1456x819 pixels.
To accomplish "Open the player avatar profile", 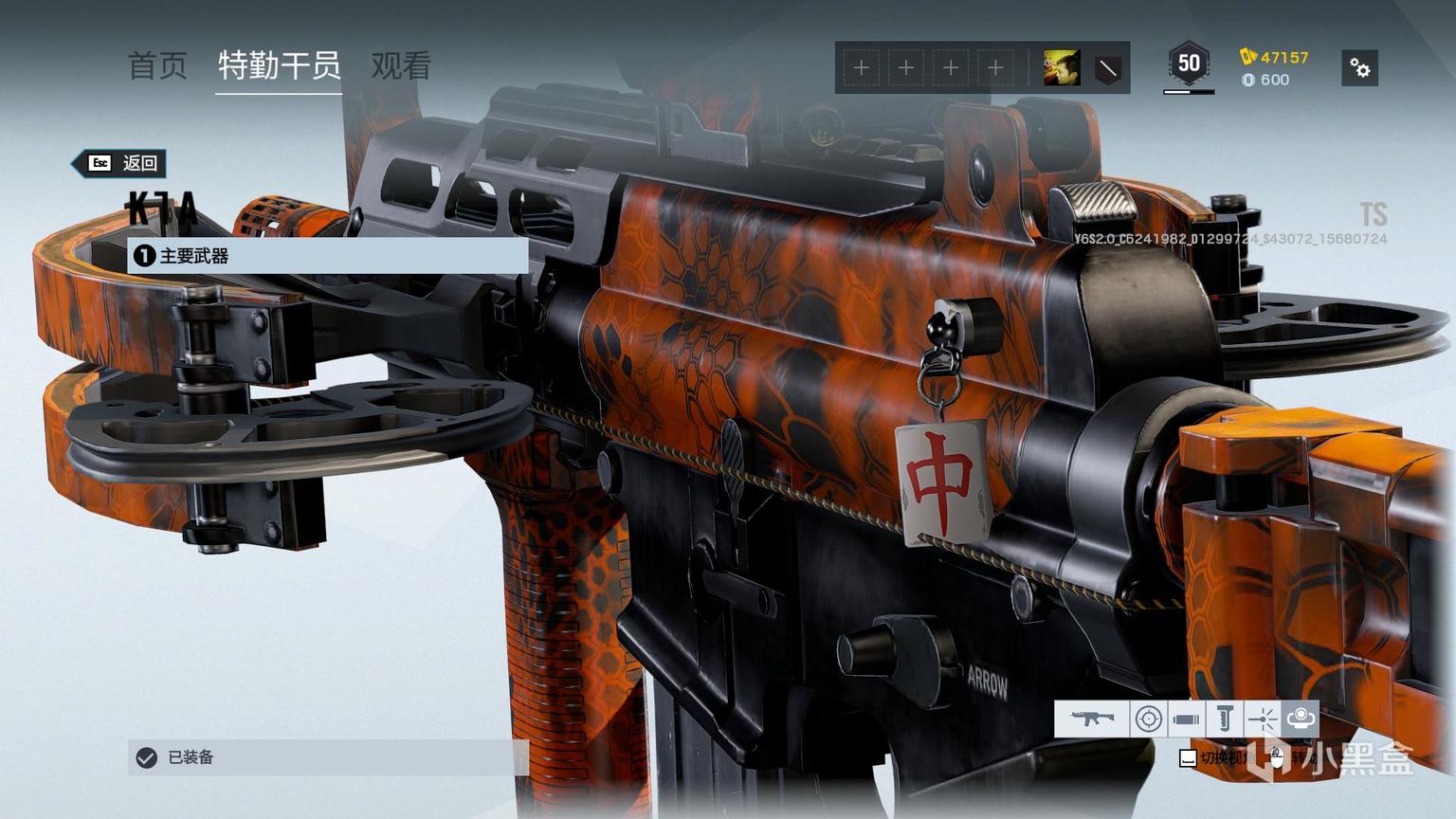I will pyautogui.click(x=1061, y=68).
